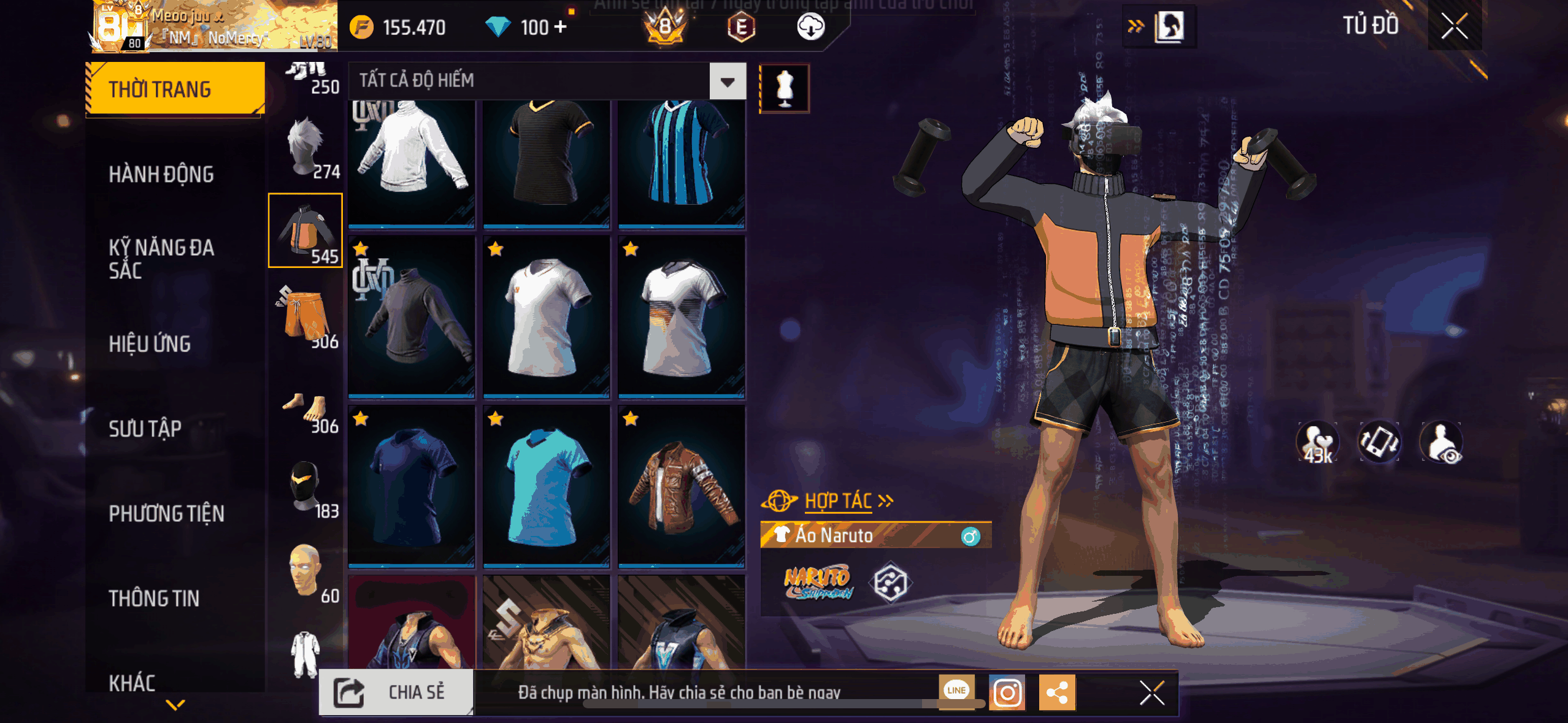1568x723 pixels.
Task: Open the Phương Tiện vehicles tab
Action: click(166, 513)
